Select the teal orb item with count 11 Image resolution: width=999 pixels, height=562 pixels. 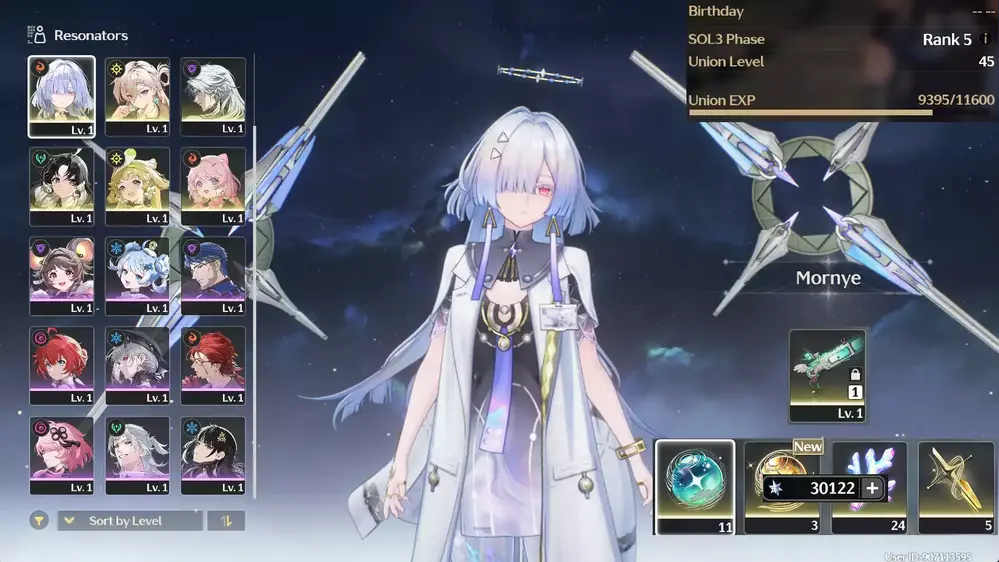[694, 486]
